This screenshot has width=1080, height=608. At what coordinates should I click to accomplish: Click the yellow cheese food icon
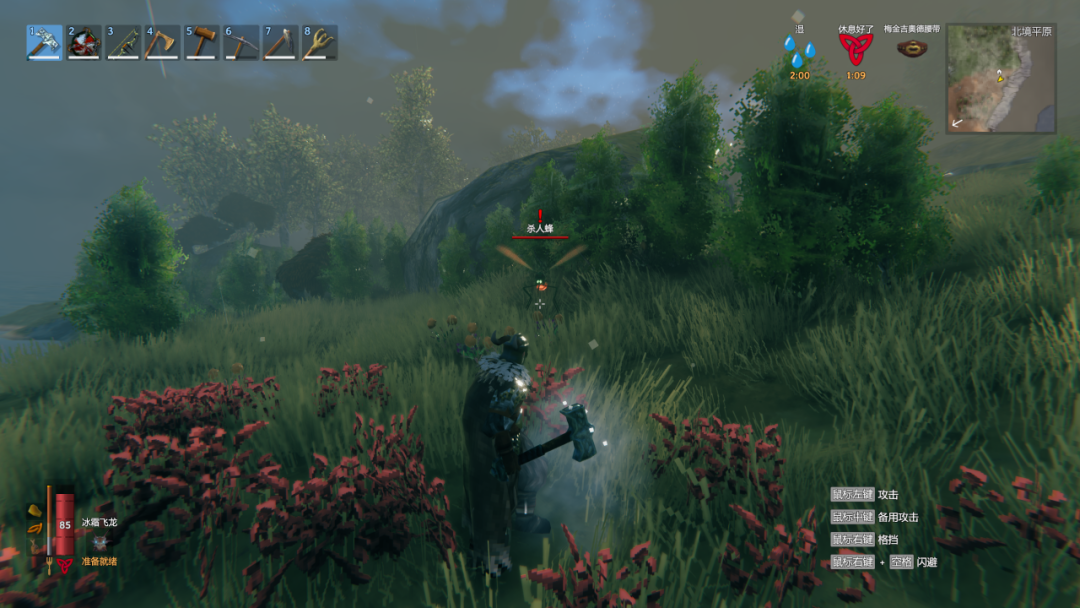(x=35, y=511)
